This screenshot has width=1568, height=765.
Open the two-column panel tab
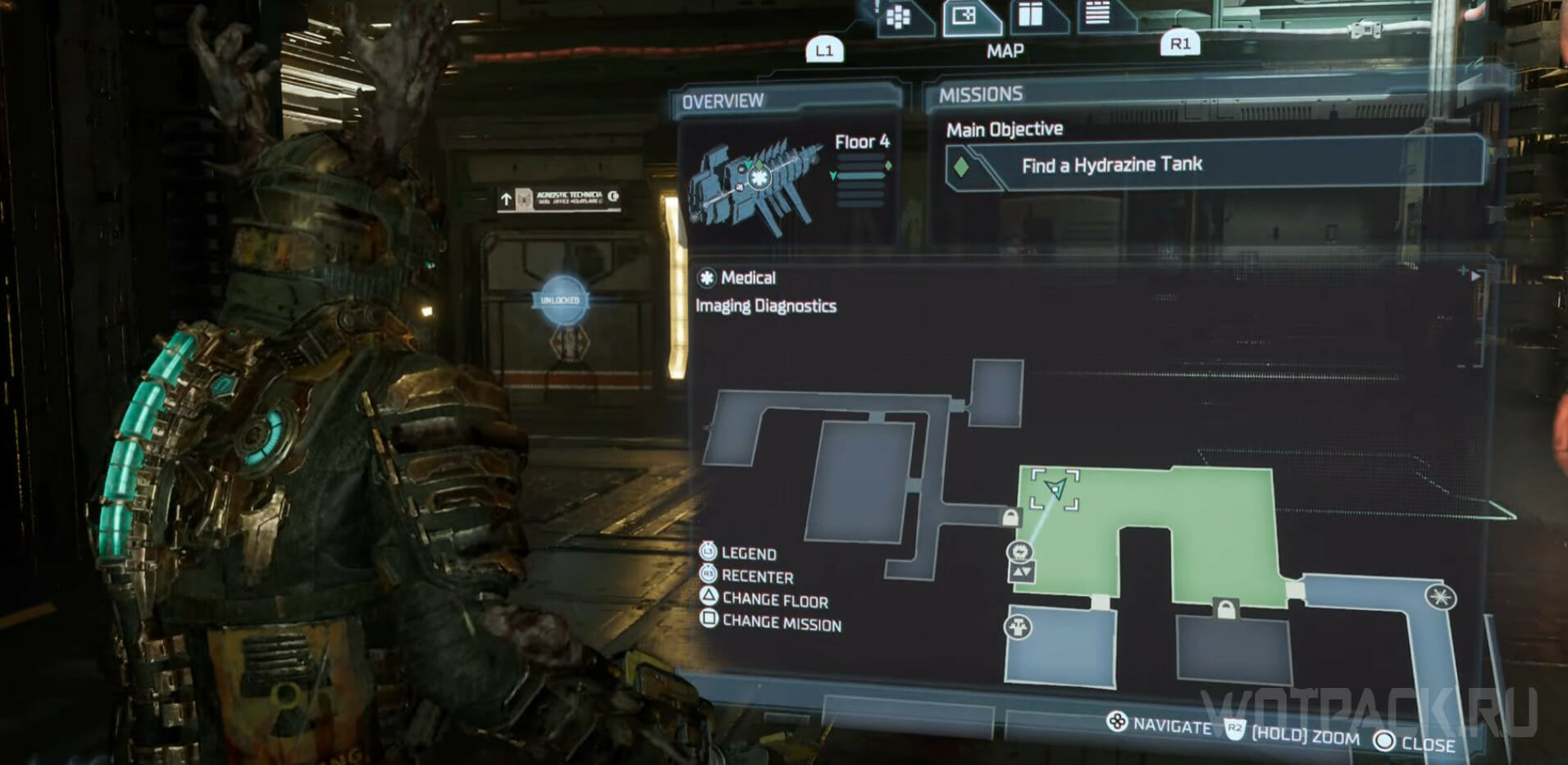pos(1030,15)
